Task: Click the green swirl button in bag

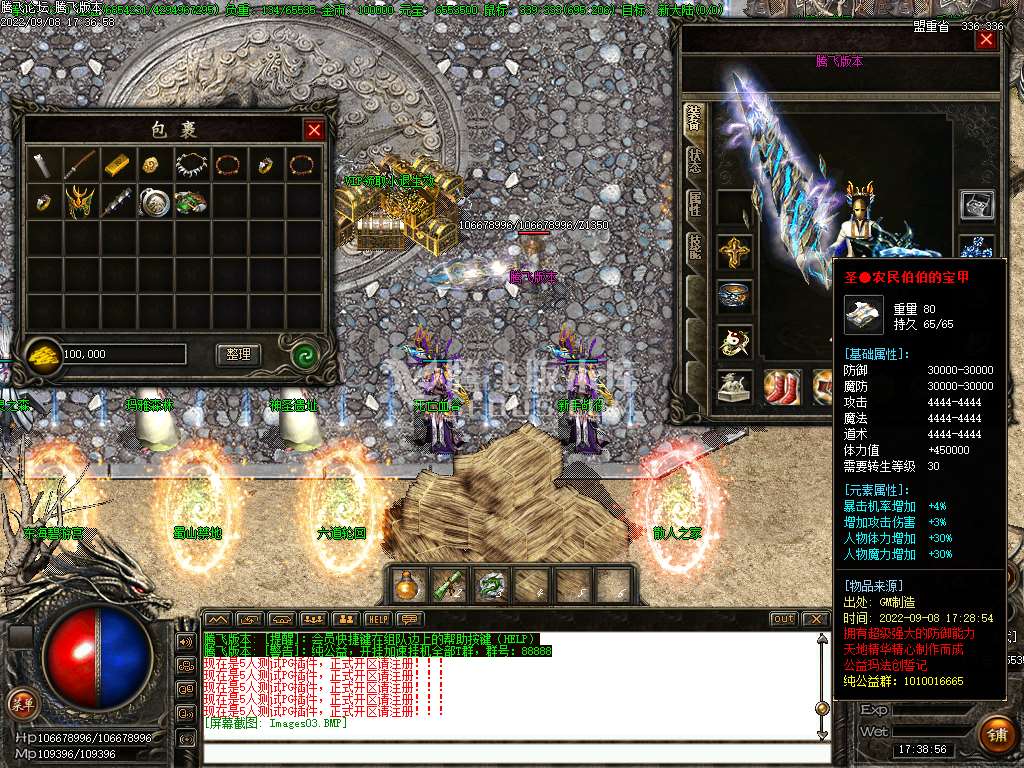Action: point(305,354)
